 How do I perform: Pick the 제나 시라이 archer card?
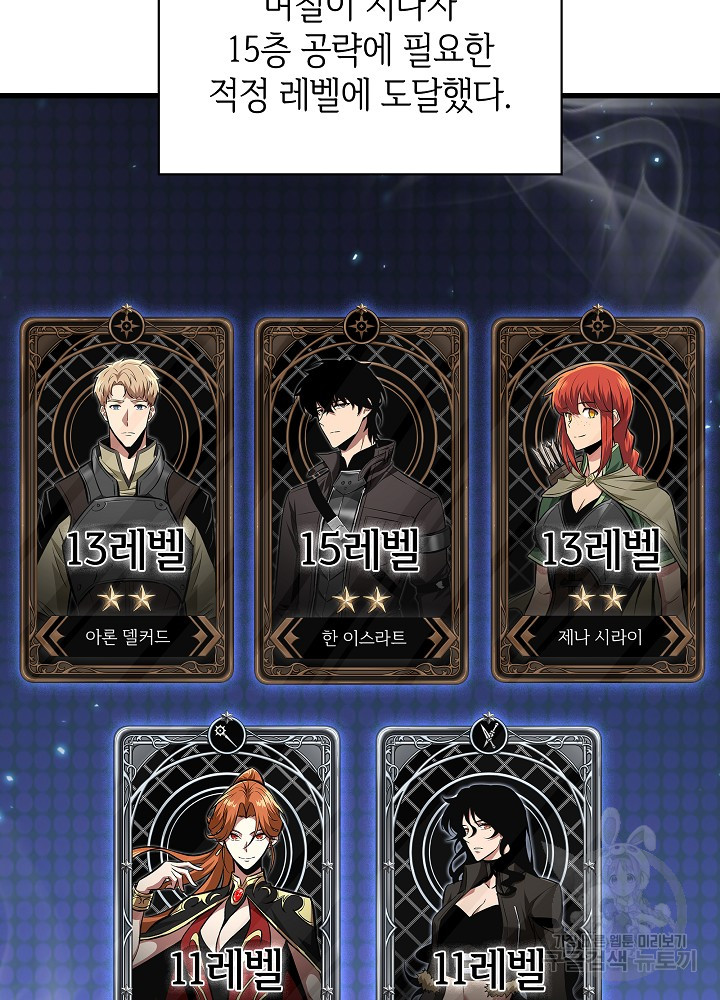[598, 500]
